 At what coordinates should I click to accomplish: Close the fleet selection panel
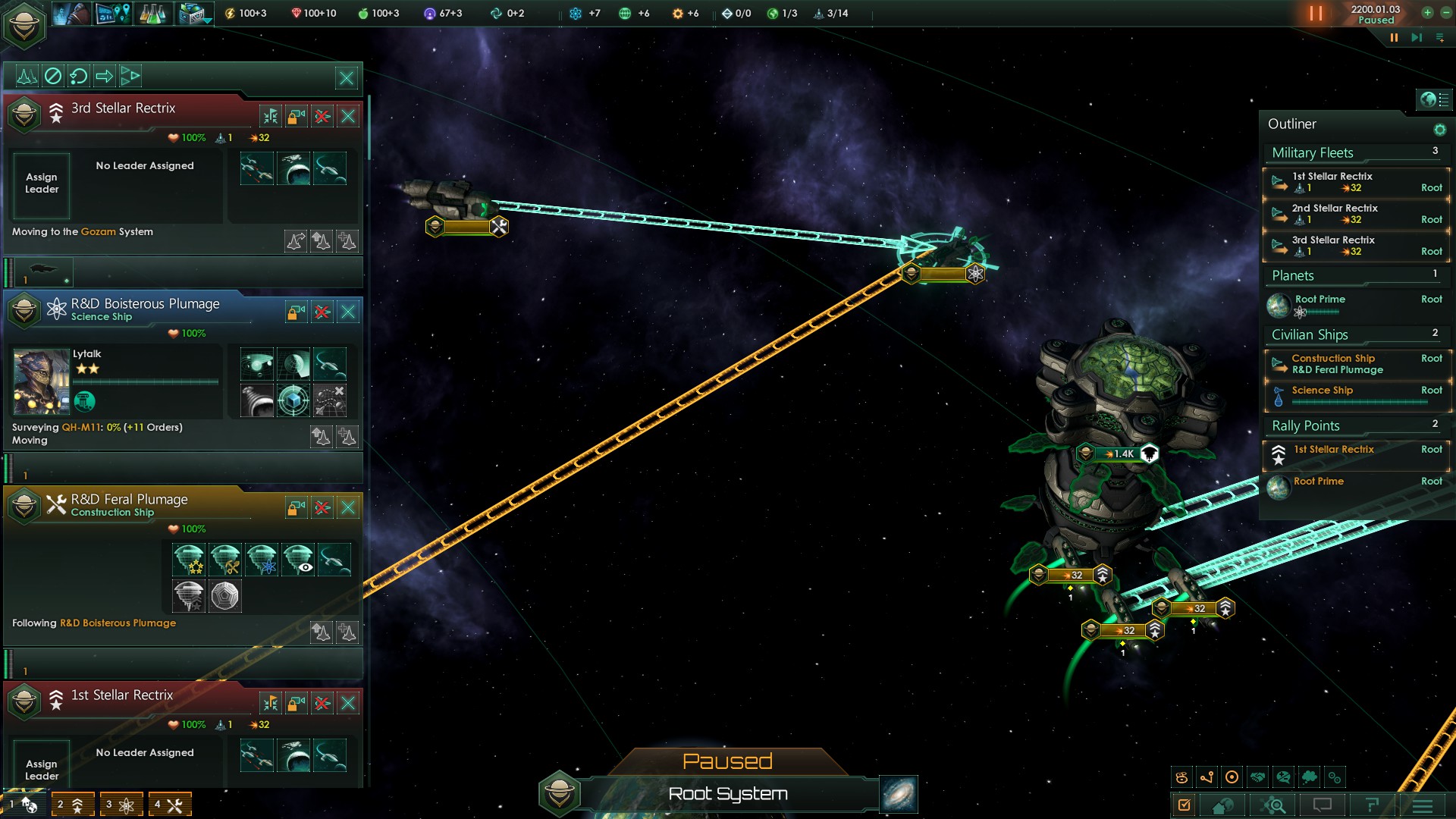[x=347, y=77]
